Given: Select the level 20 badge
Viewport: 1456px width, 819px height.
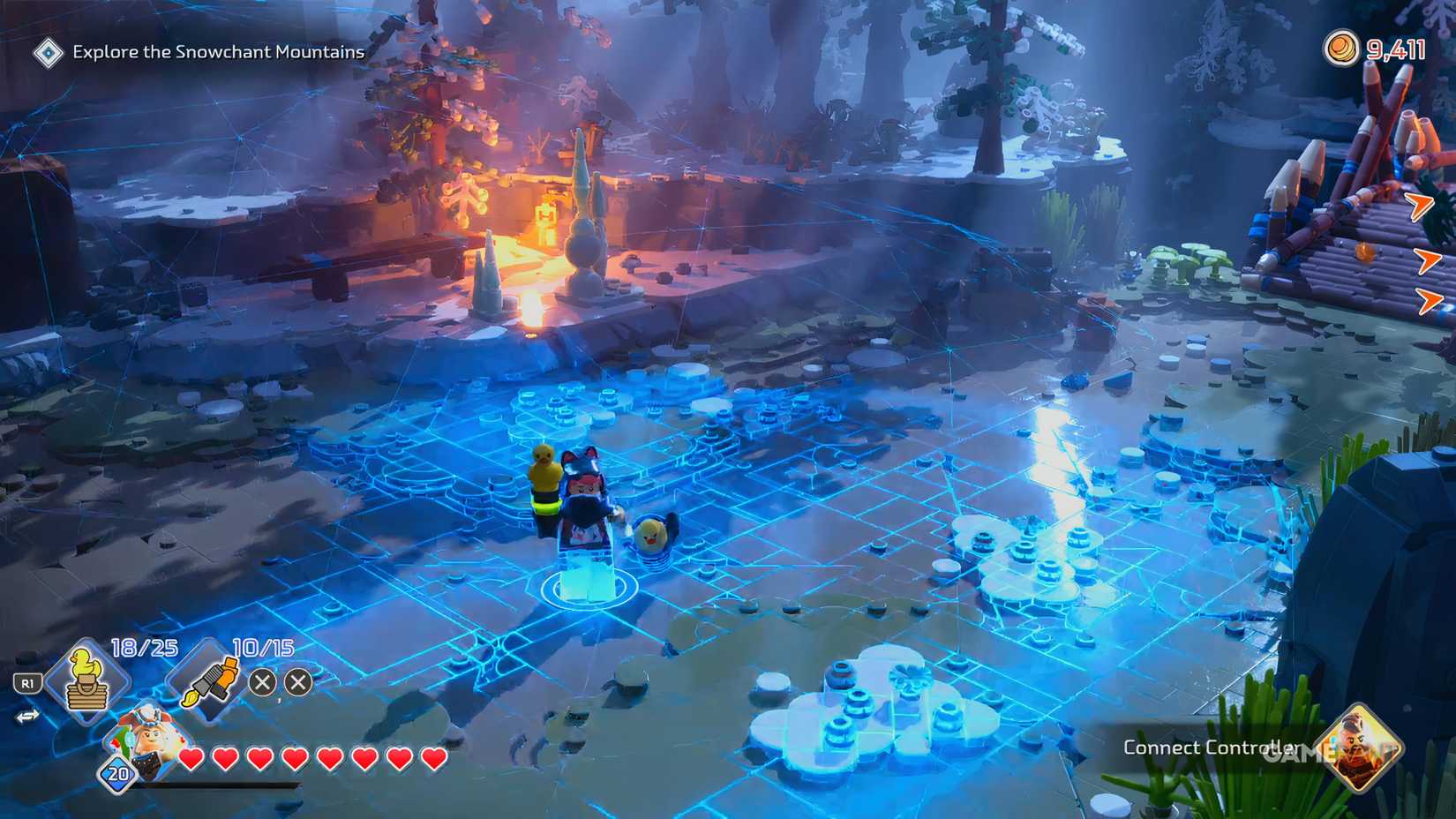Looking at the screenshot, I should coord(116,774).
